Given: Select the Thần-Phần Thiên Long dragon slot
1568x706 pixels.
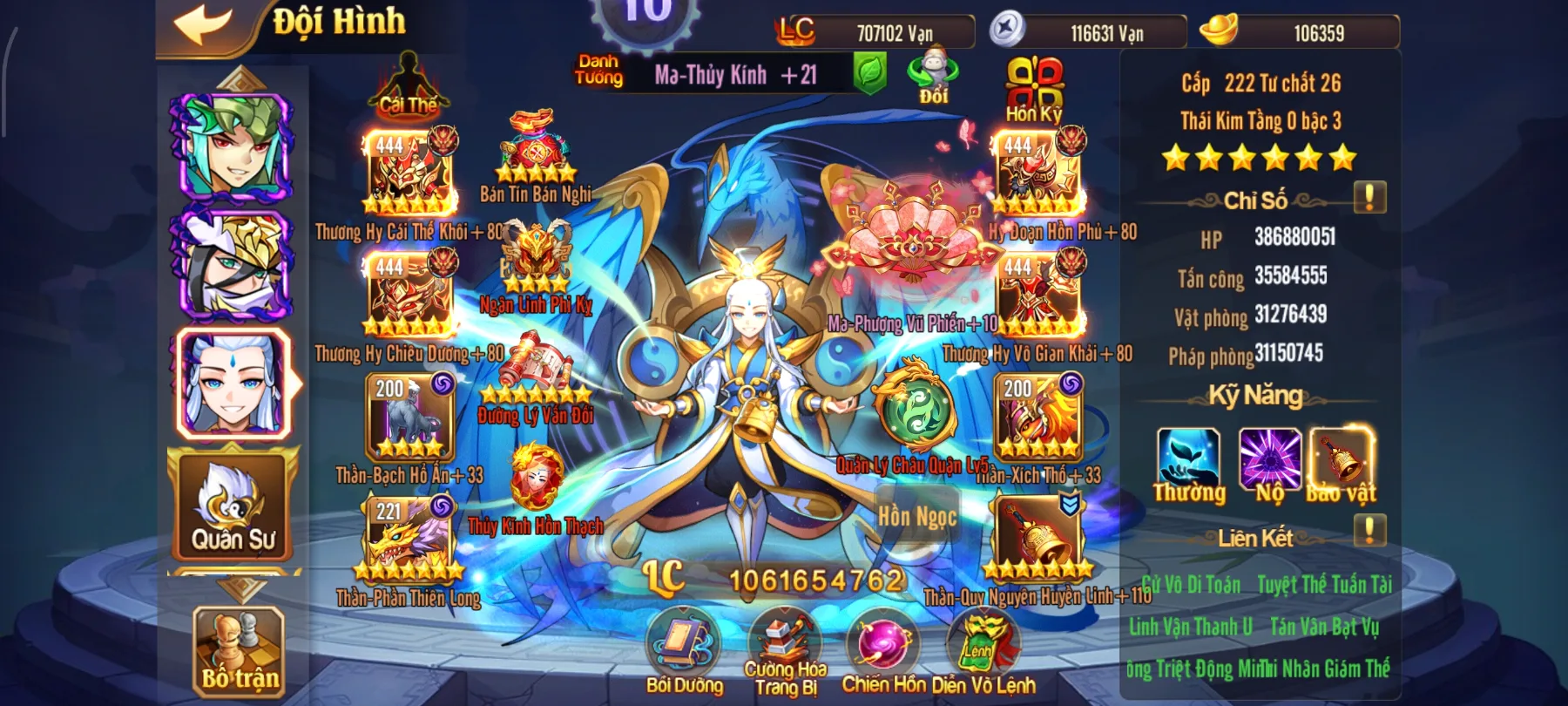Looking at the screenshot, I should pyautogui.click(x=409, y=540).
